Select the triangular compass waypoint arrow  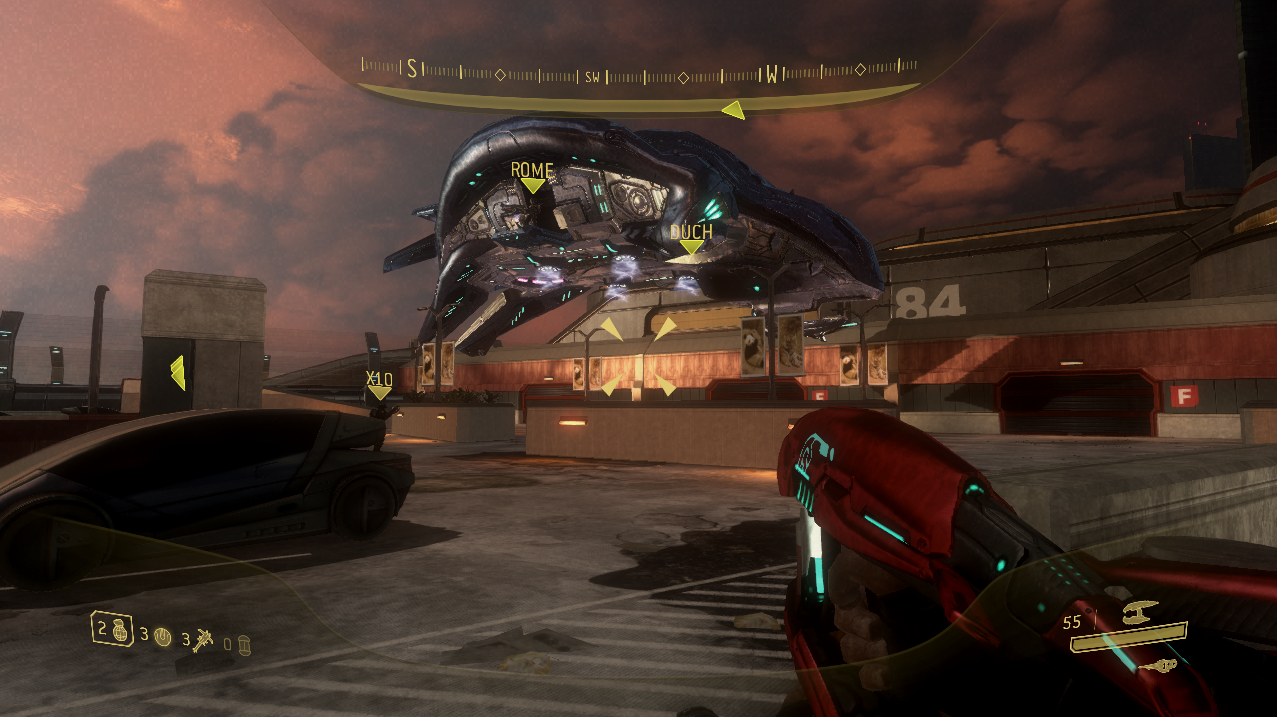pyautogui.click(x=734, y=110)
